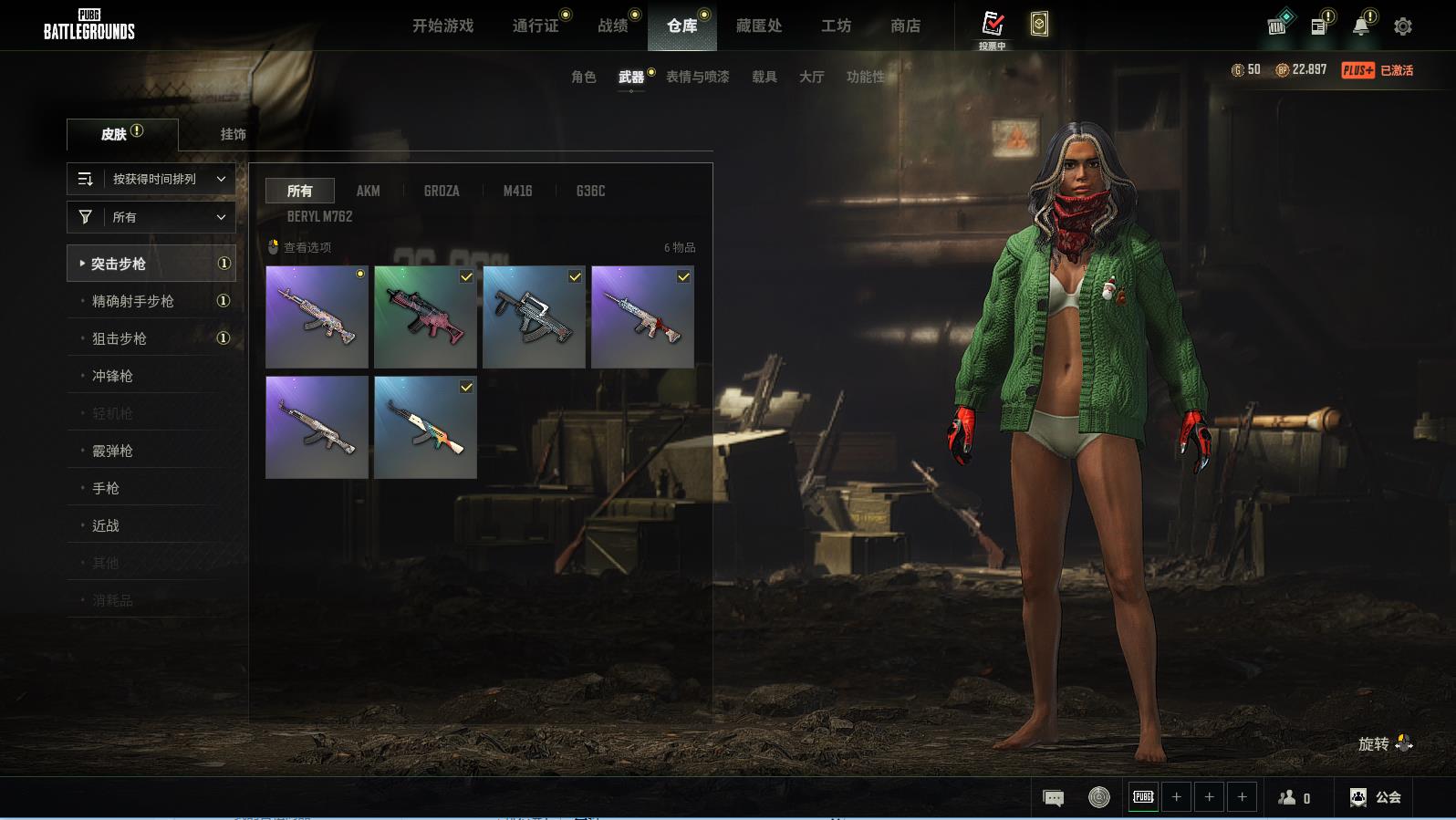Select the 狙击步枪 sniper rifle category
Image resolution: width=1456 pixels, height=820 pixels.
pyautogui.click(x=120, y=338)
